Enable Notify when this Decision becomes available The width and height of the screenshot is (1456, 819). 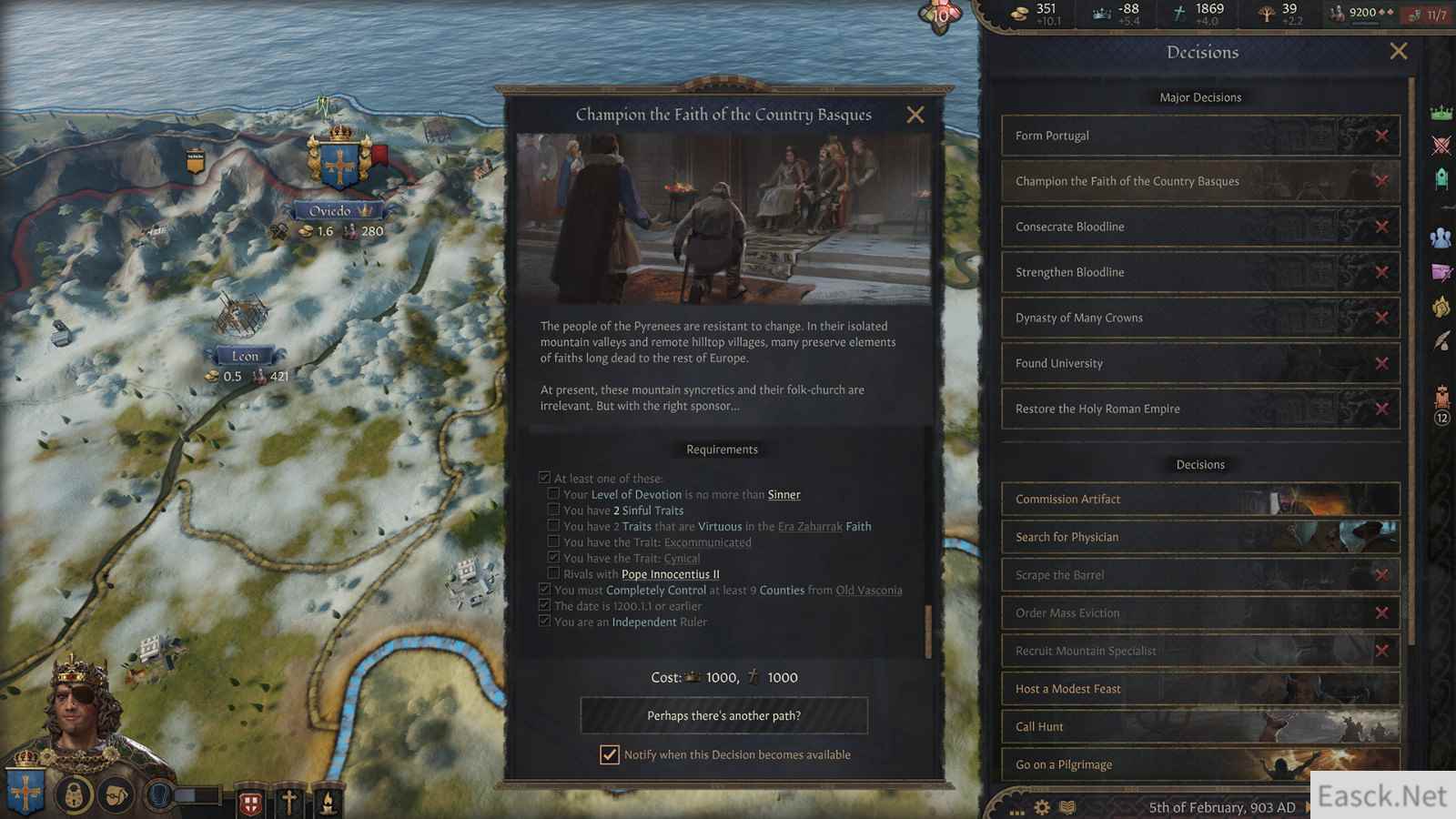point(610,754)
